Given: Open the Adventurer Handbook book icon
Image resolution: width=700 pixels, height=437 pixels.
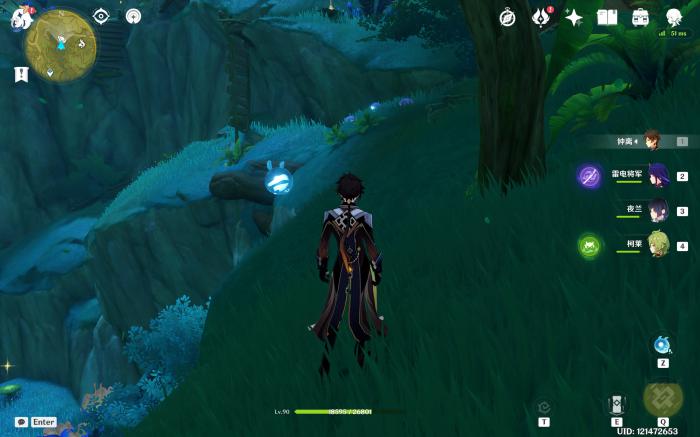Looking at the screenshot, I should coord(607,18).
